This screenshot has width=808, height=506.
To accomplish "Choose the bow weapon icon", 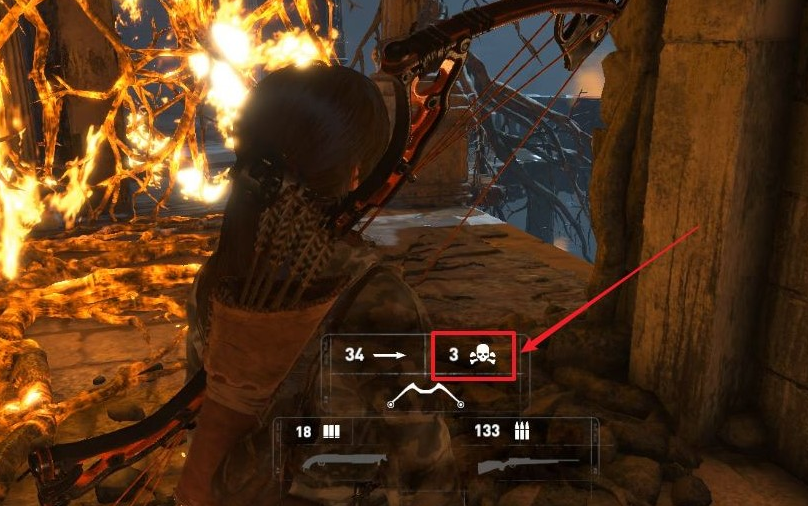I will (x=426, y=397).
